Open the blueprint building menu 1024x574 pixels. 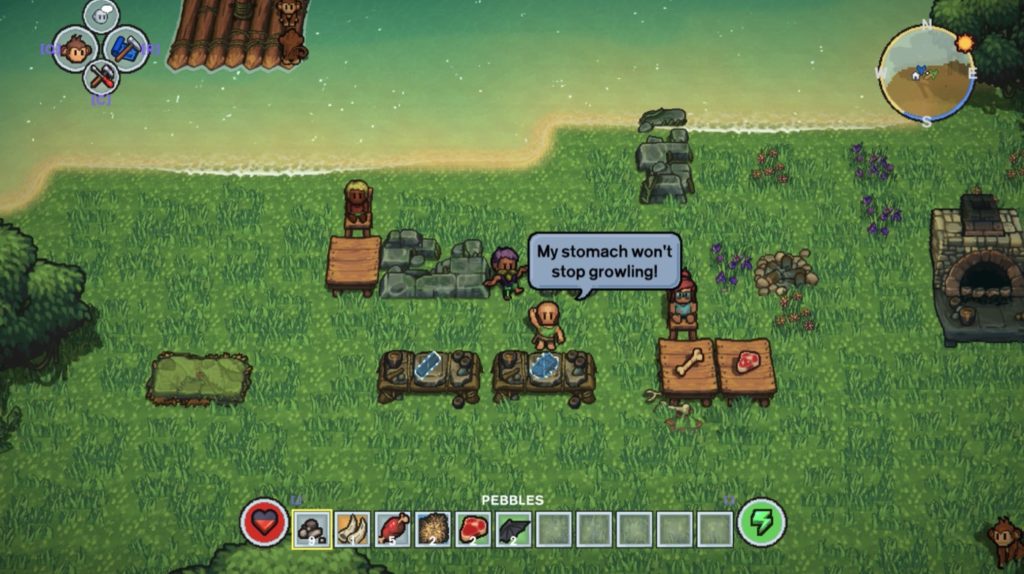click(x=126, y=48)
